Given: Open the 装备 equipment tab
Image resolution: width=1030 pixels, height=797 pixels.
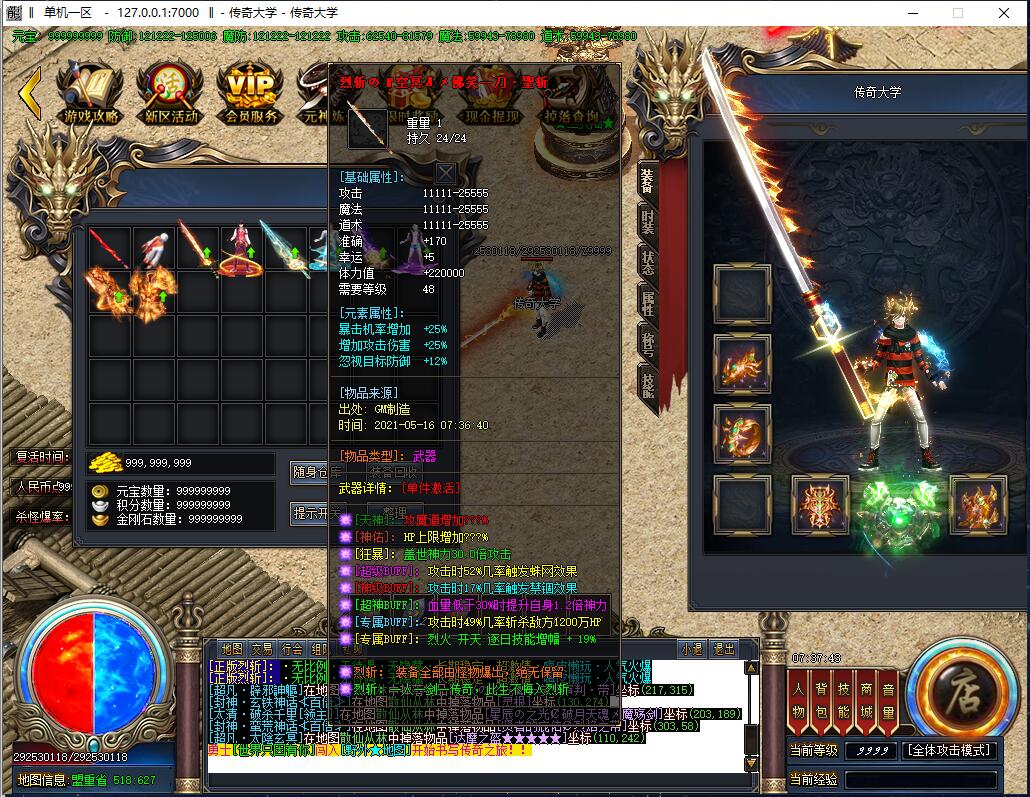Looking at the screenshot, I should 648,180.
